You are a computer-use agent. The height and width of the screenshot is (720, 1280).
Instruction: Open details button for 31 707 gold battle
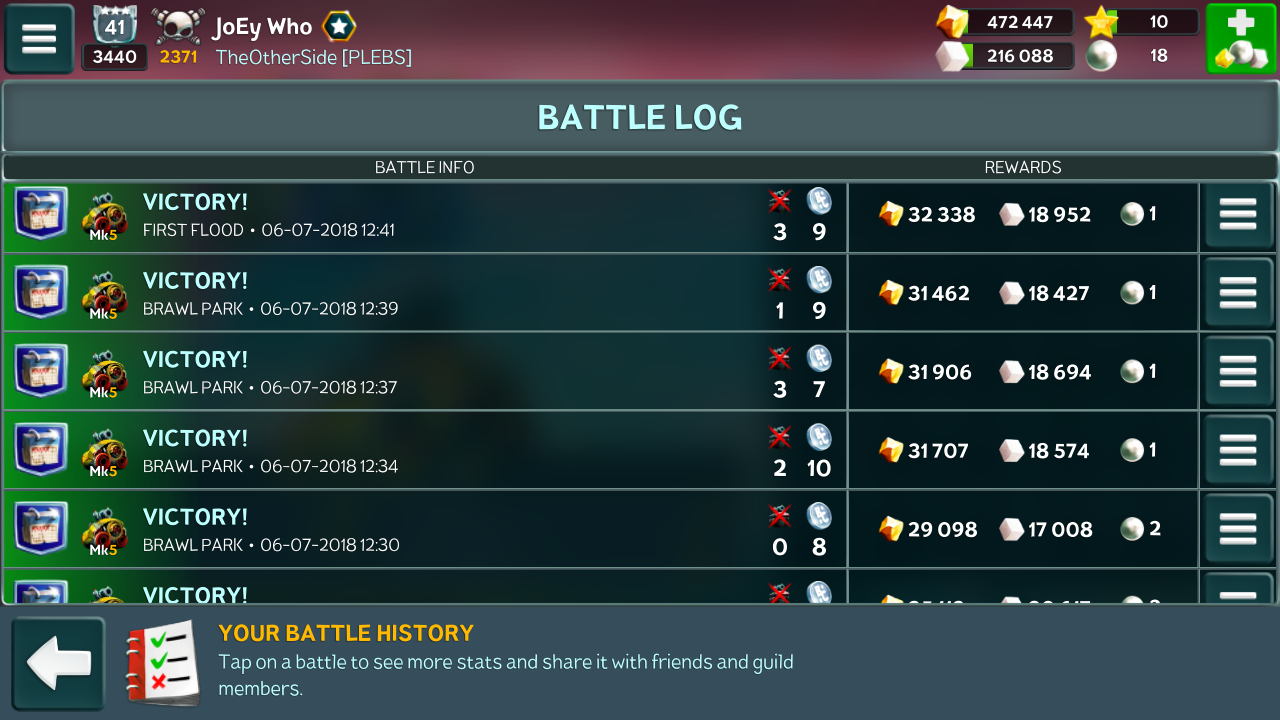1238,451
